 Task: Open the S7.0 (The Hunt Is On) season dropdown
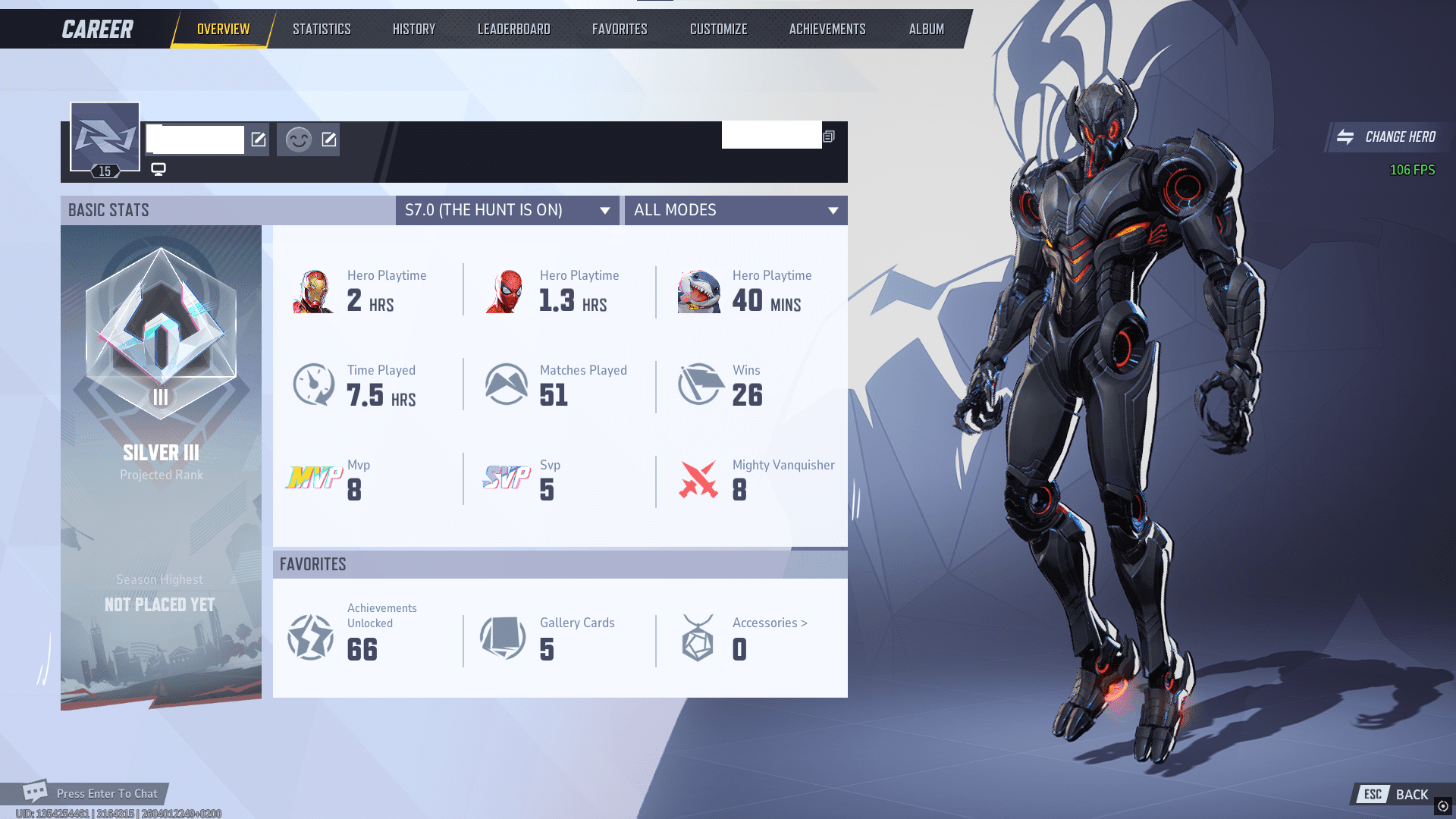[507, 210]
